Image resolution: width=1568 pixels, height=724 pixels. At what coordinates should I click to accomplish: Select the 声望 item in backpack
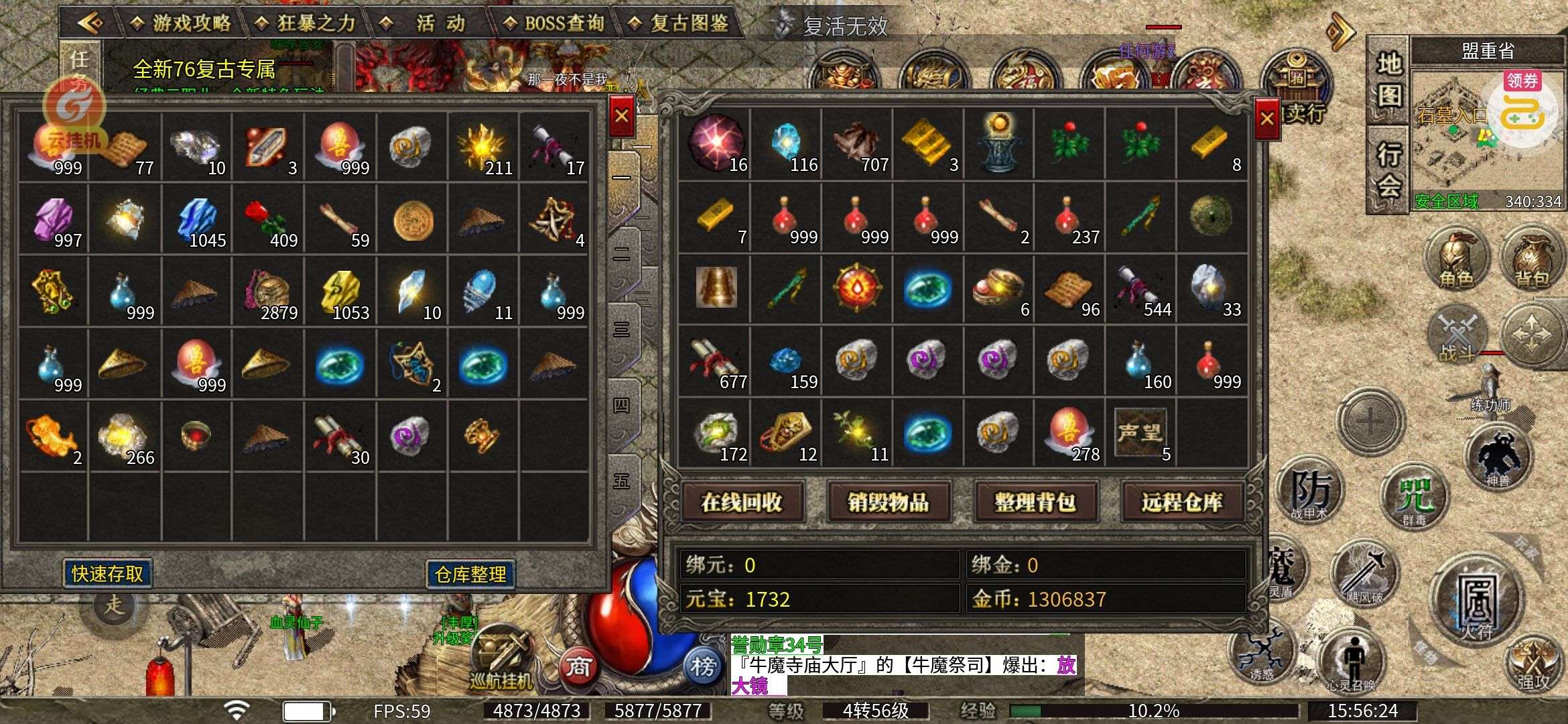point(1140,433)
